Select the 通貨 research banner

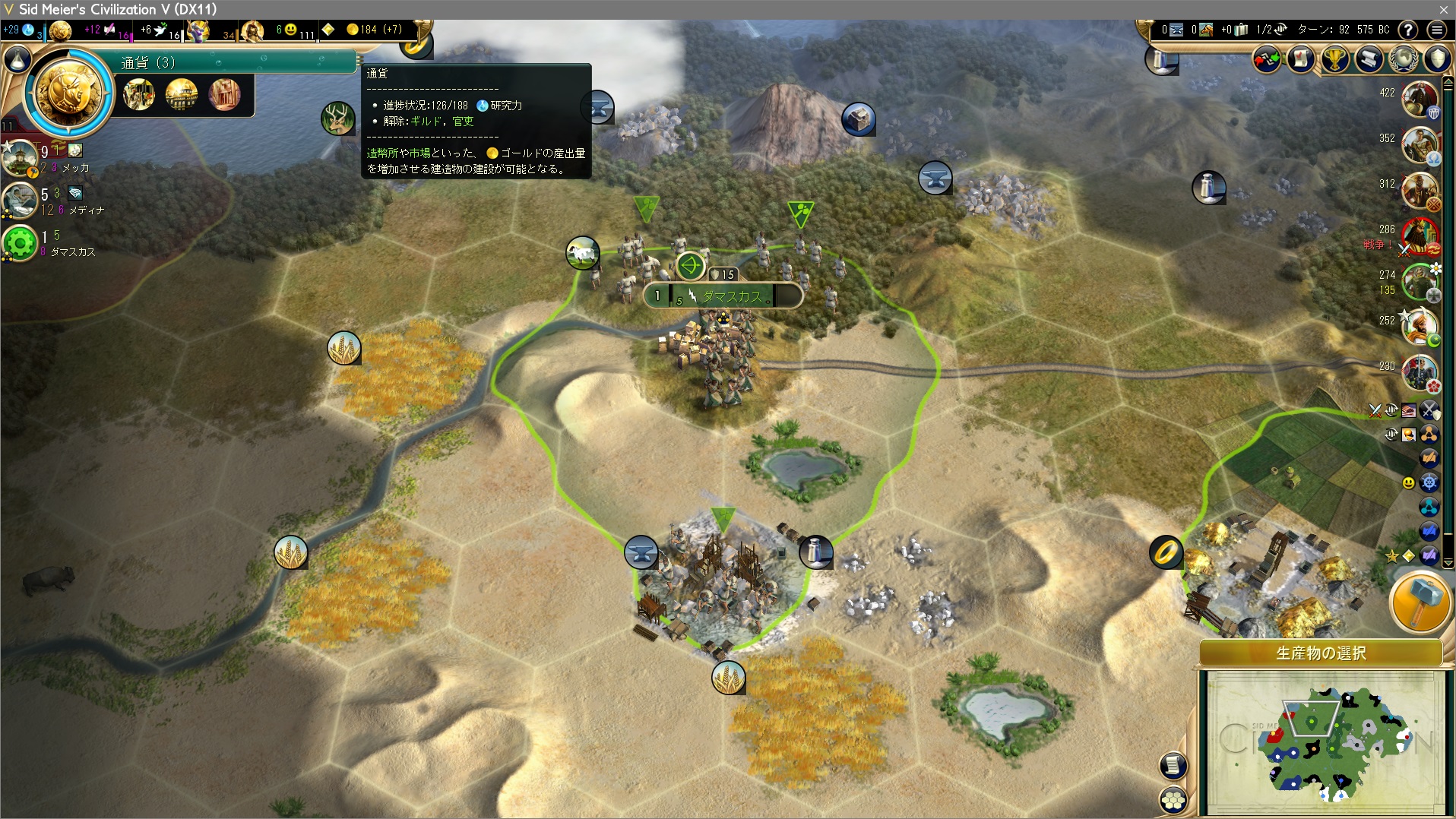tap(237, 62)
